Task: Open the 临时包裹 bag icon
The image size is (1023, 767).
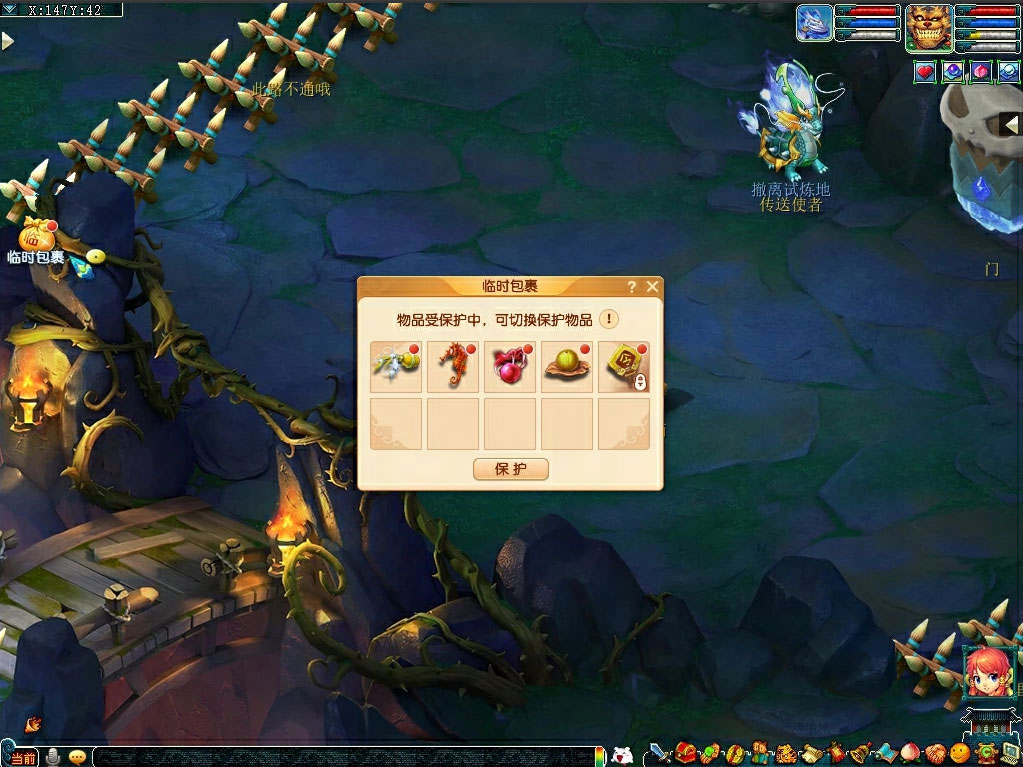Action: (36, 236)
